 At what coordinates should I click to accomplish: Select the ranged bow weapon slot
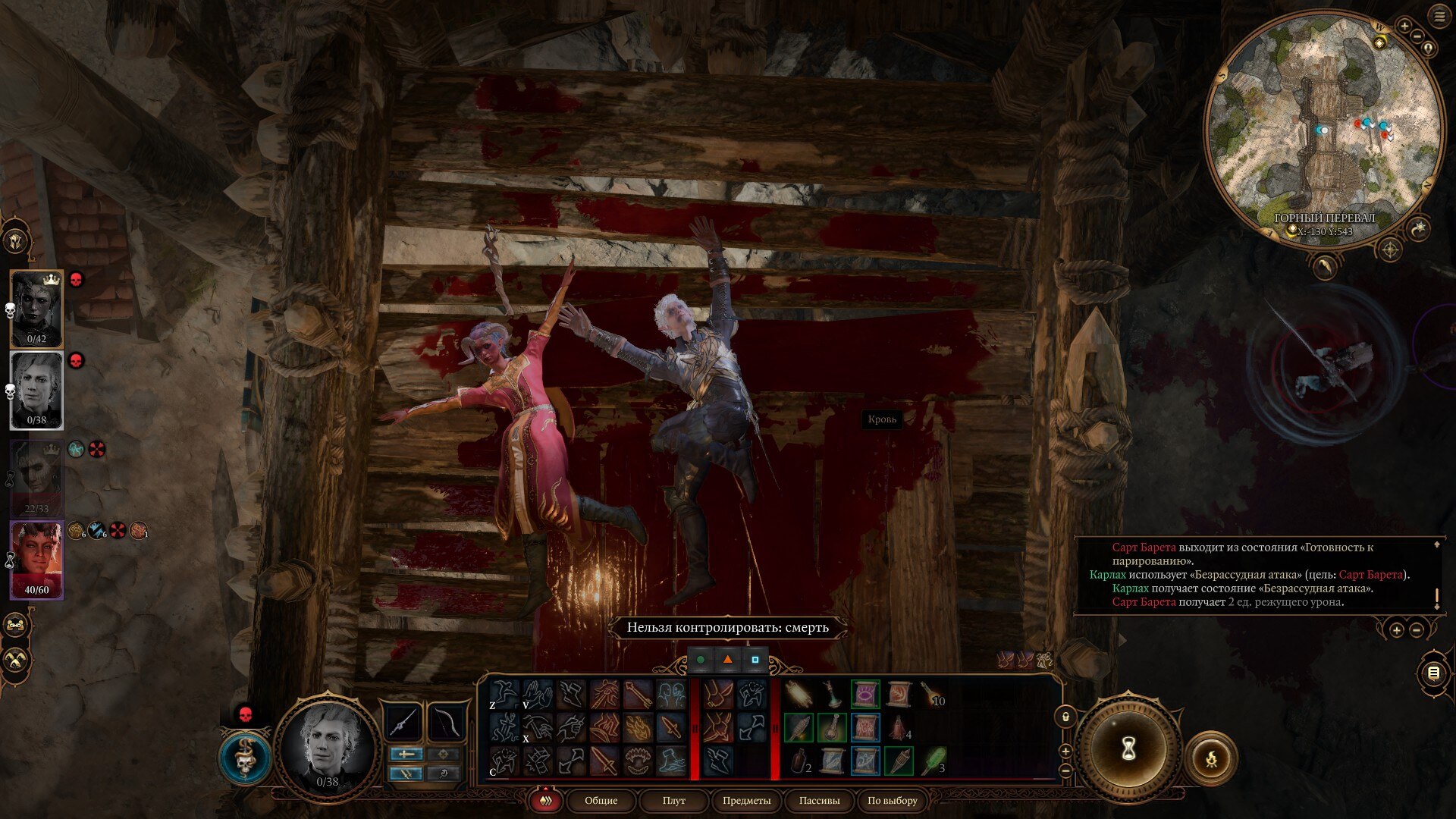tap(446, 721)
